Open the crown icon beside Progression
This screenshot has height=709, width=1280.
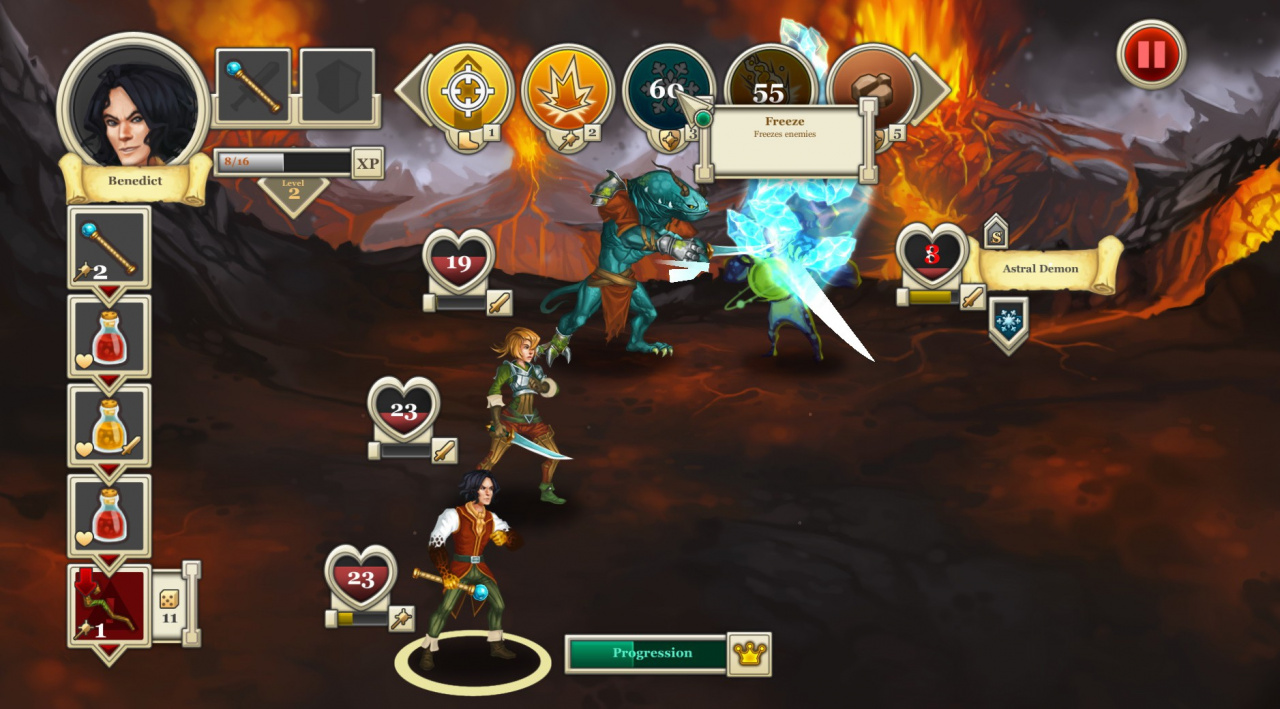tap(749, 654)
